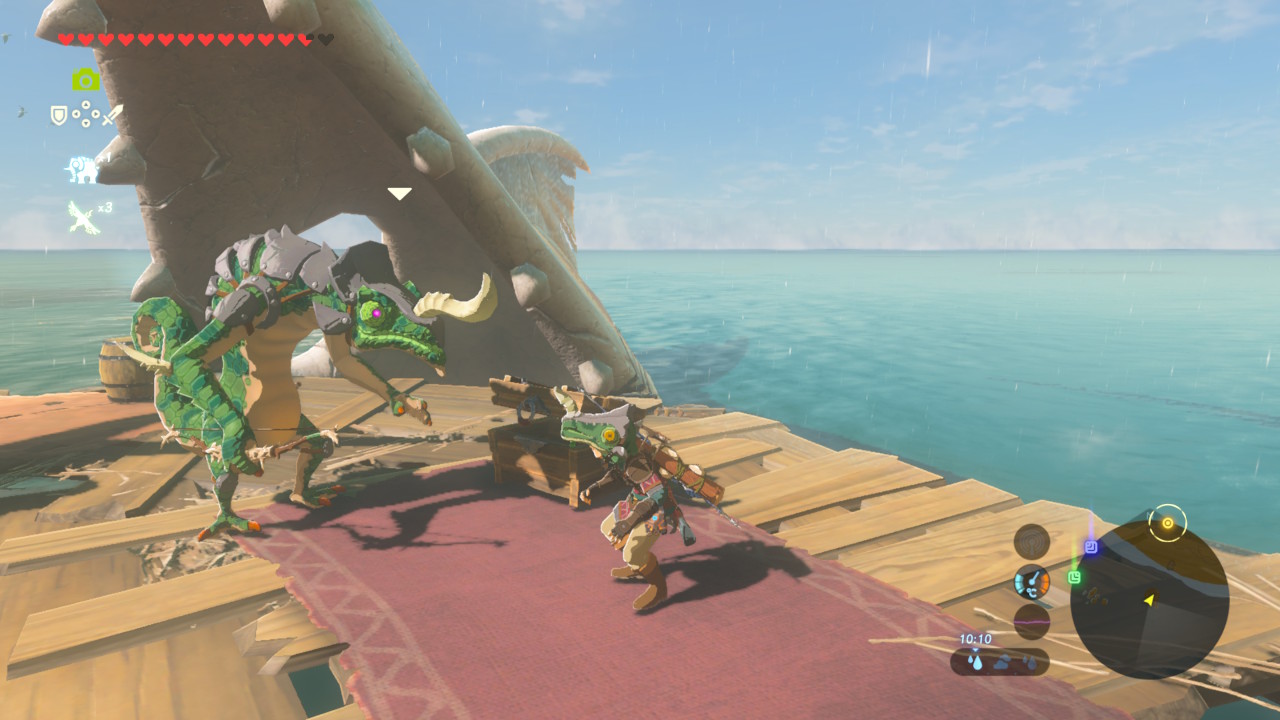
Task: Click the sword quick-select icon
Action: [x=112, y=115]
